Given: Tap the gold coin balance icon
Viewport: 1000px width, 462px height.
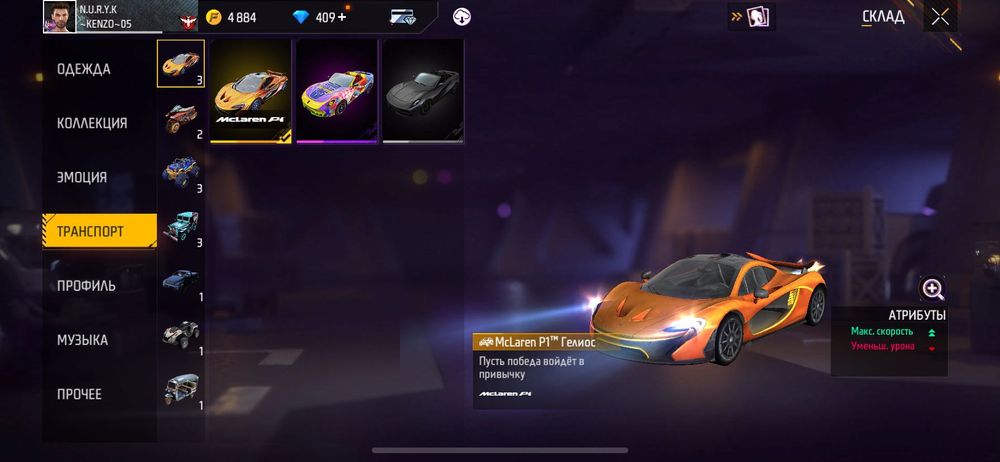Looking at the screenshot, I should pos(214,17).
